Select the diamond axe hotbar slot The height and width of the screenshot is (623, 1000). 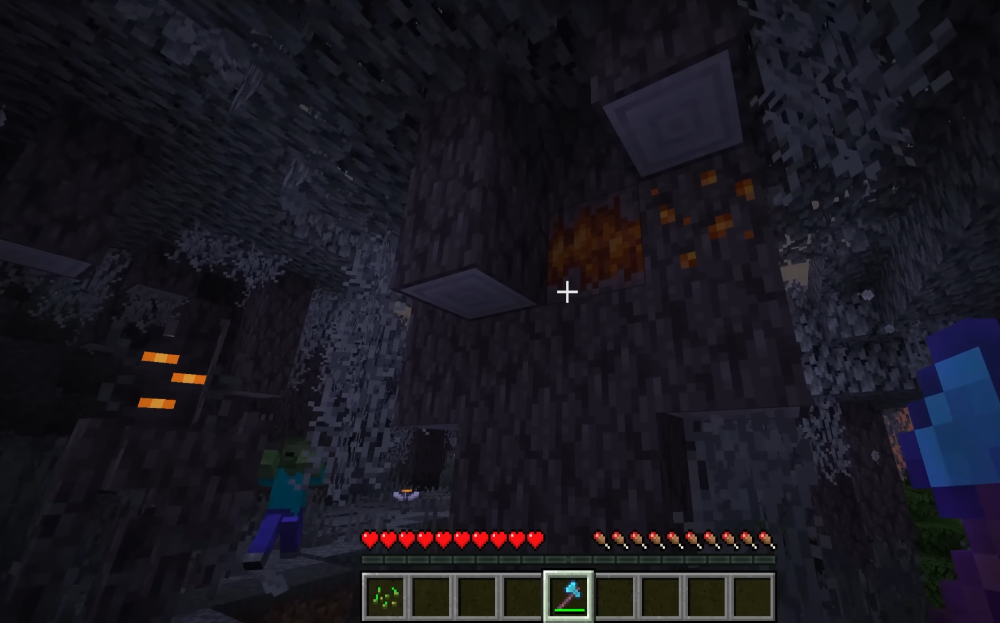click(x=568, y=597)
